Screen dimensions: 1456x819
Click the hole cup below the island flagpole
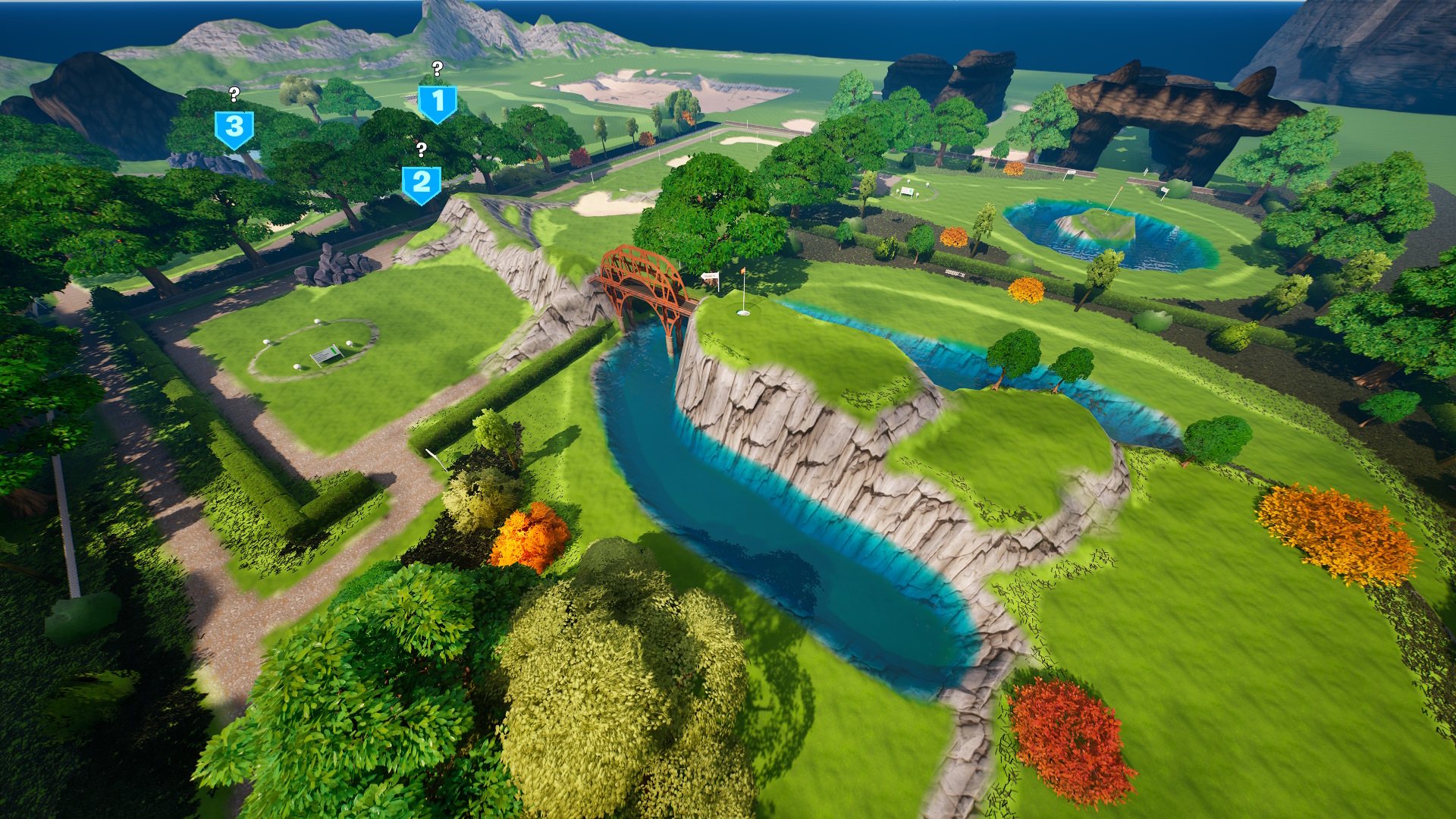click(743, 312)
